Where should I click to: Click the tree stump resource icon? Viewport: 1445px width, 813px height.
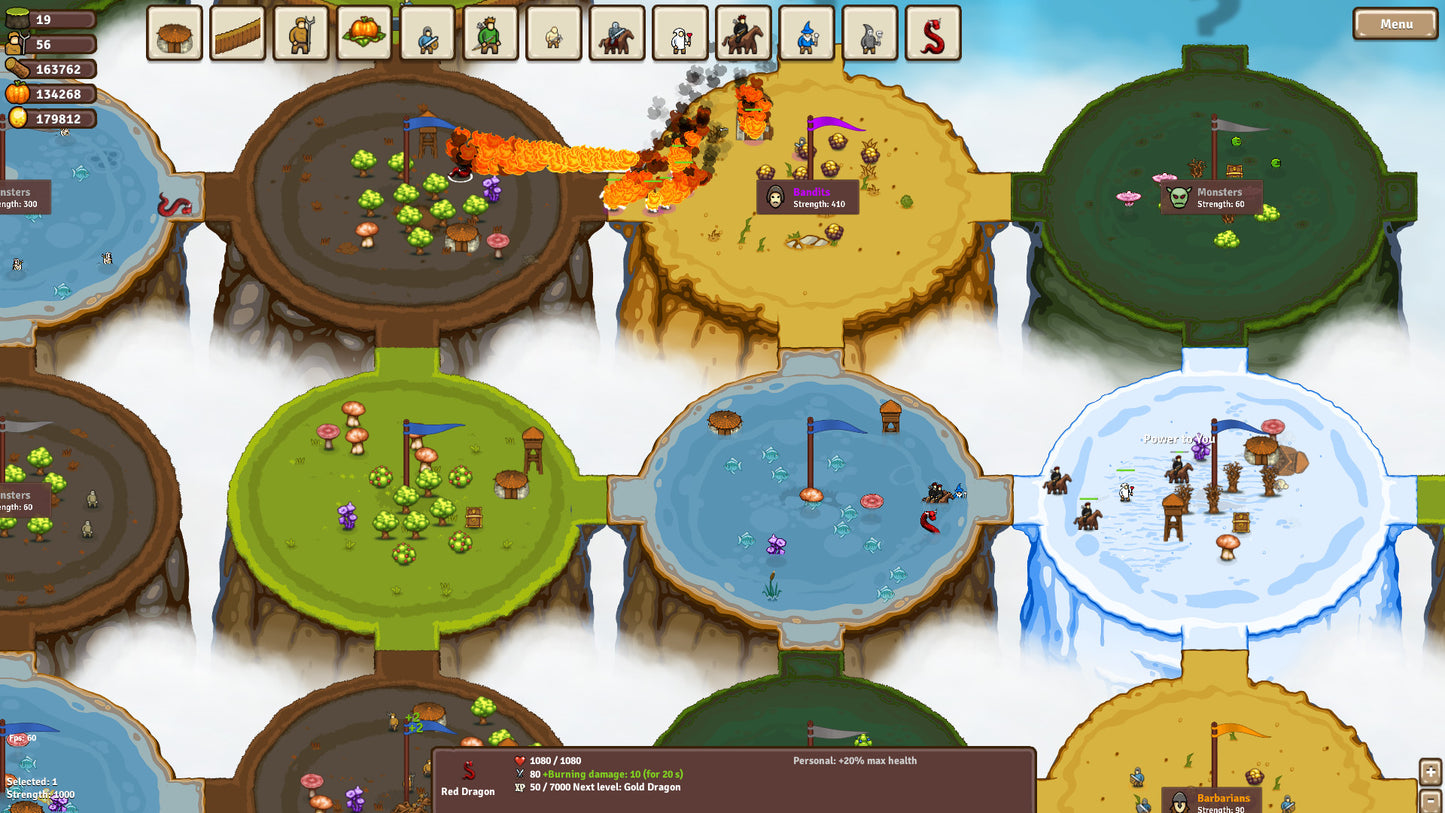click(x=17, y=18)
